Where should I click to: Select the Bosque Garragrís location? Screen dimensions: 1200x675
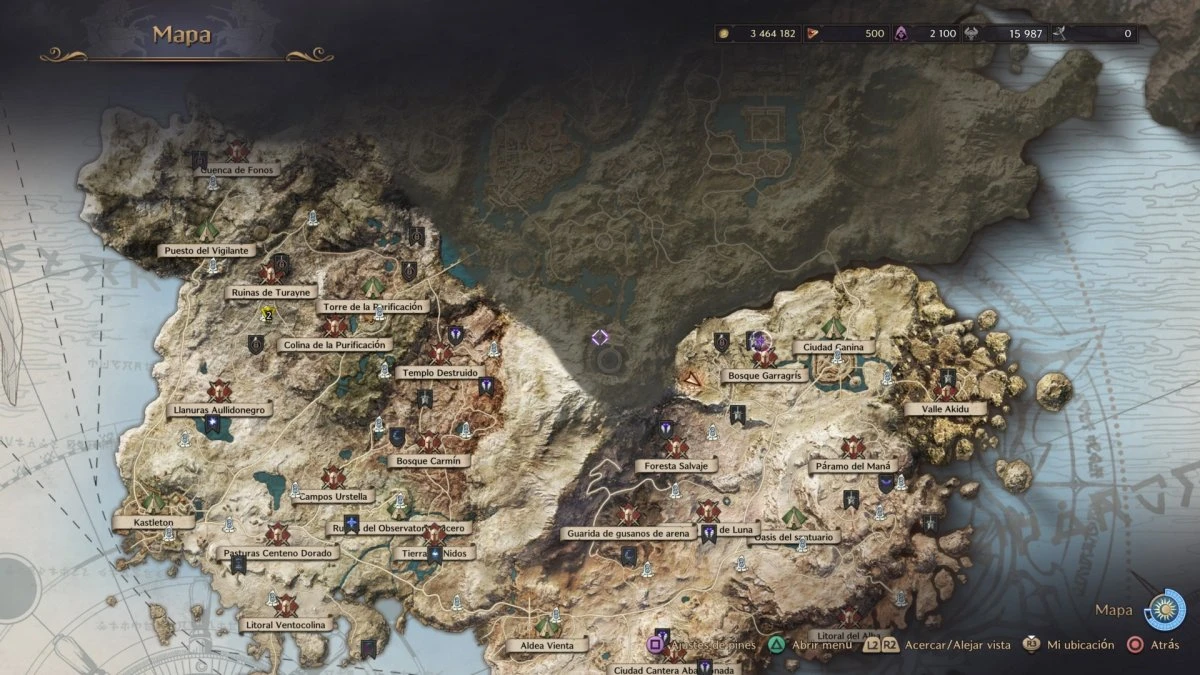[765, 377]
